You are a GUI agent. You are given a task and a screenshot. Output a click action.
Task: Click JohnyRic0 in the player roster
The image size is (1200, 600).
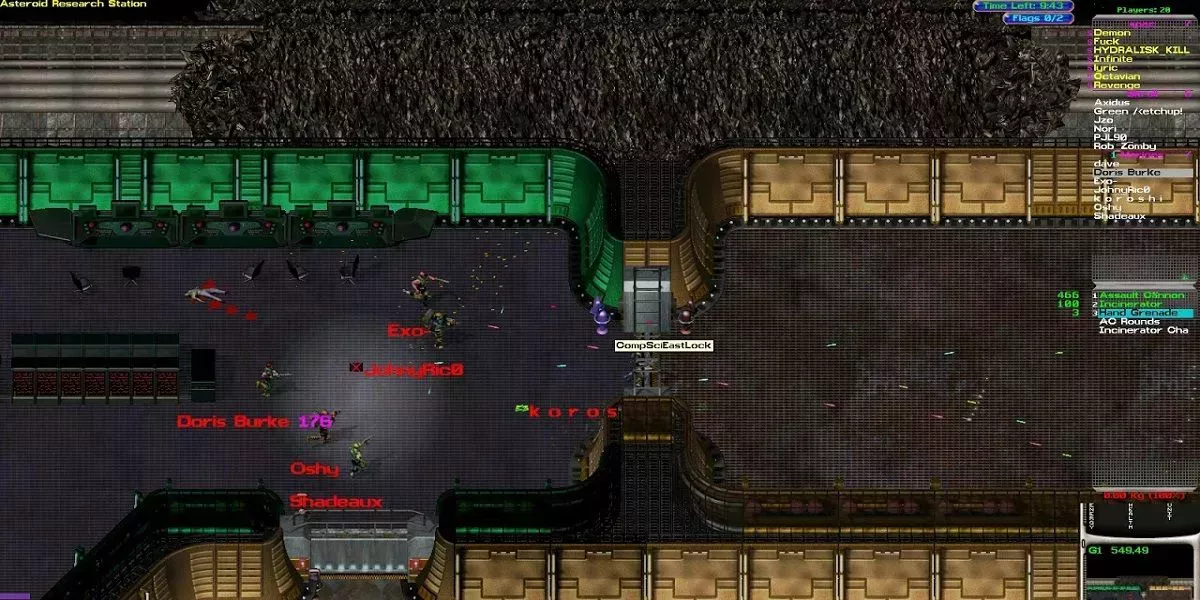point(1123,189)
